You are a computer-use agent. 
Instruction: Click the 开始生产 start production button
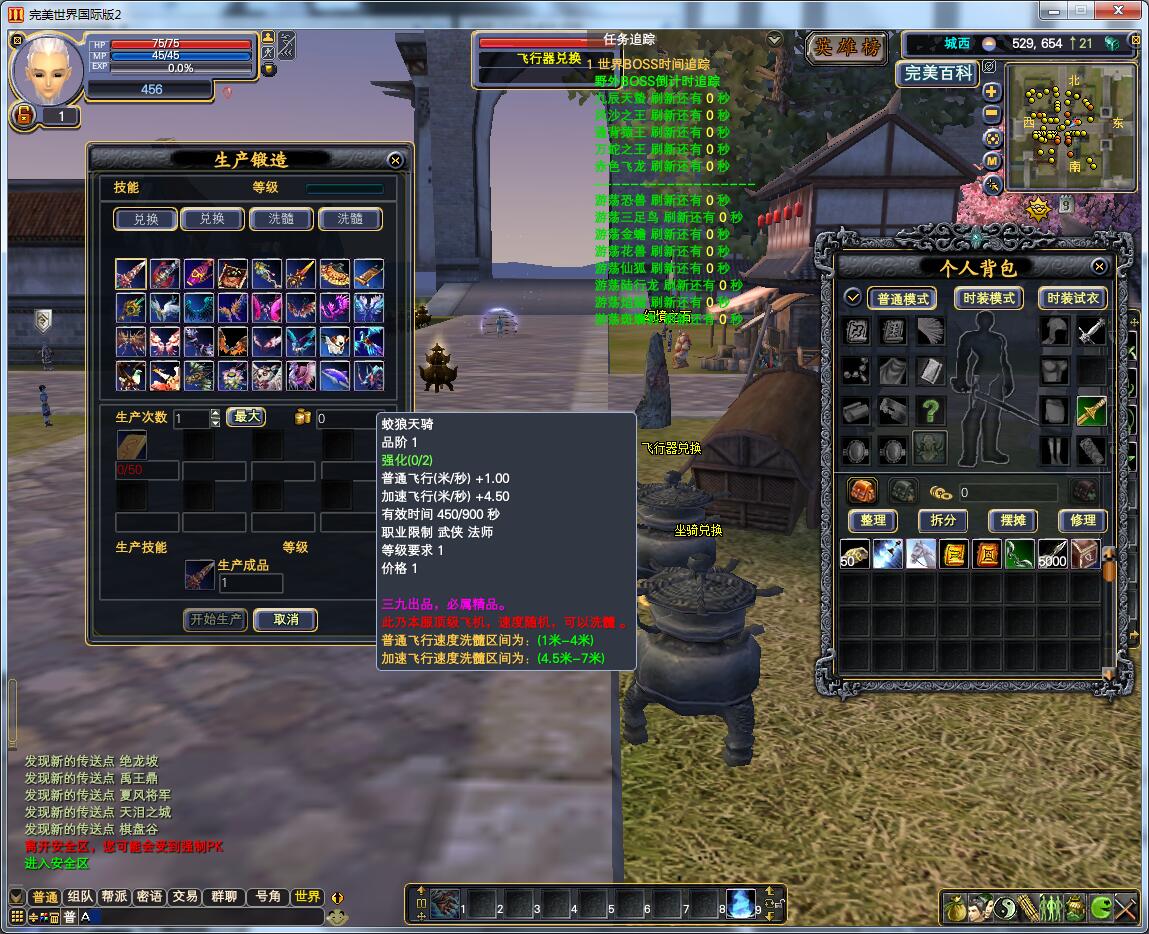pos(216,620)
